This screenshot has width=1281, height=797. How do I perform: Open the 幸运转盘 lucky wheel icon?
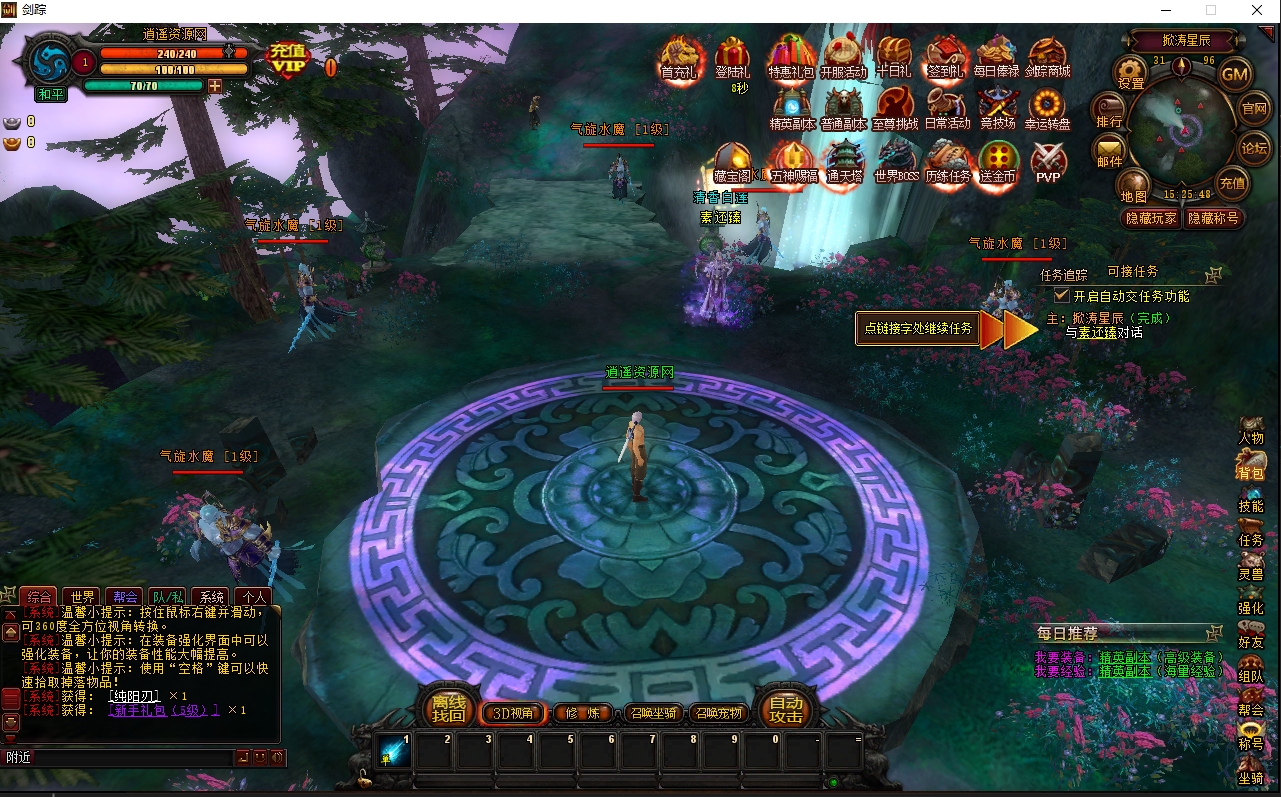(1047, 108)
